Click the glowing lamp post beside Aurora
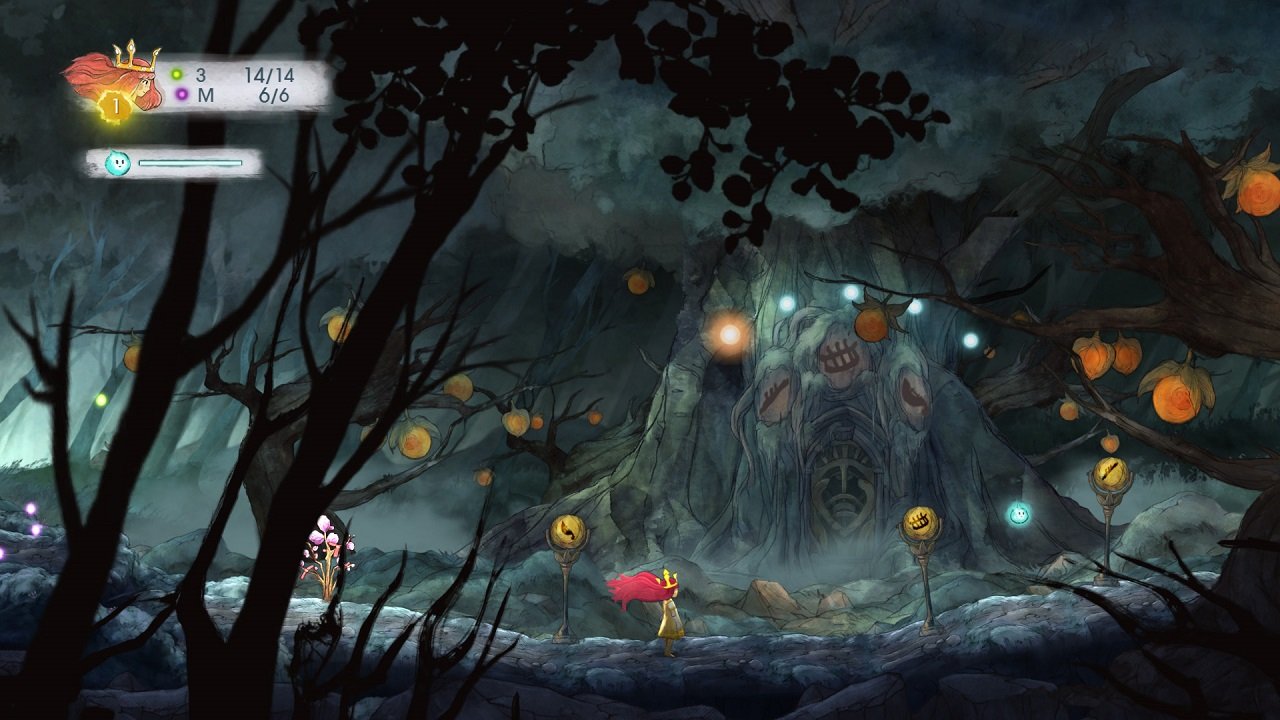This screenshot has width=1280, height=720. coord(566,528)
